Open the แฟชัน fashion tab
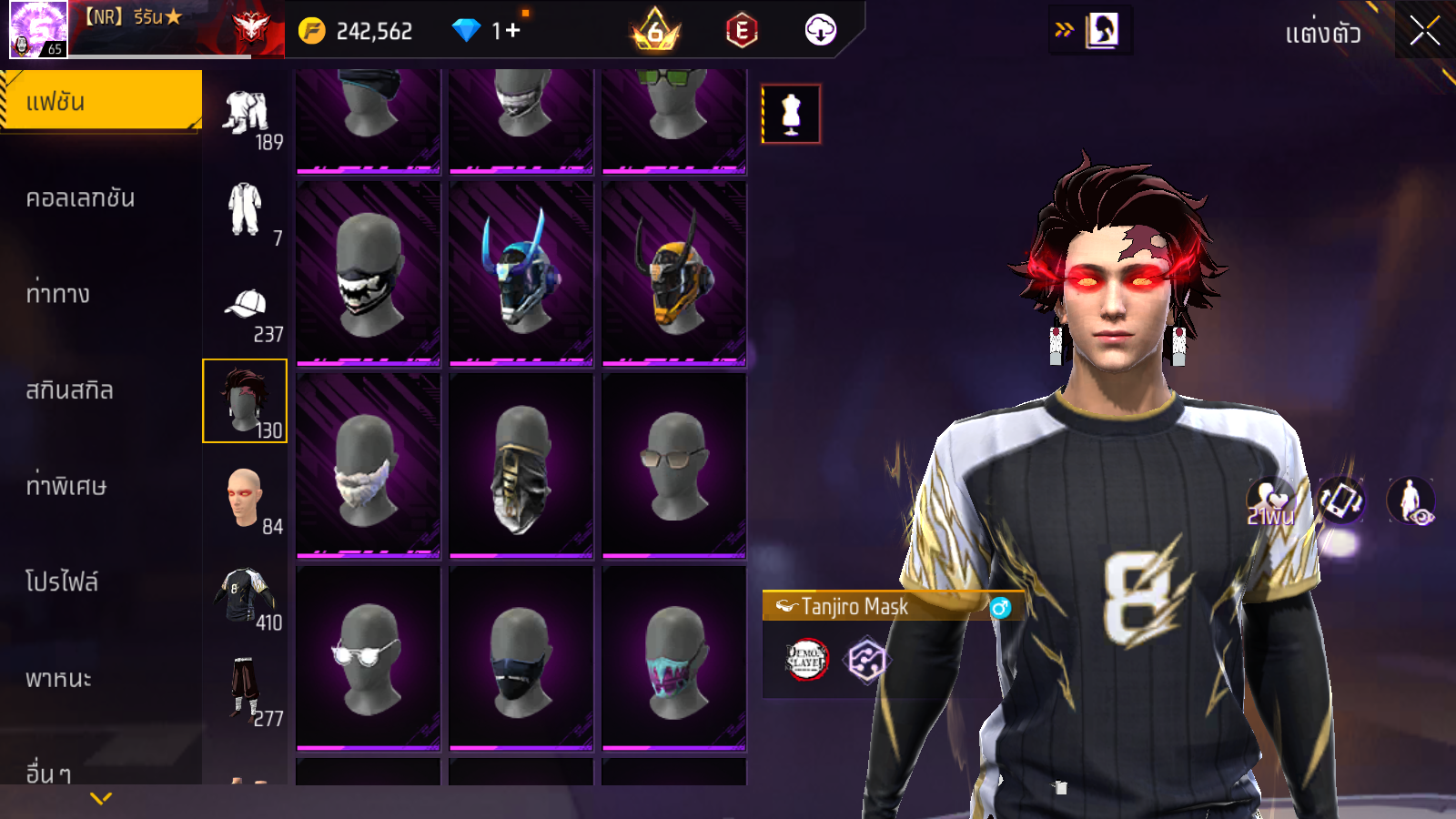 (100, 101)
